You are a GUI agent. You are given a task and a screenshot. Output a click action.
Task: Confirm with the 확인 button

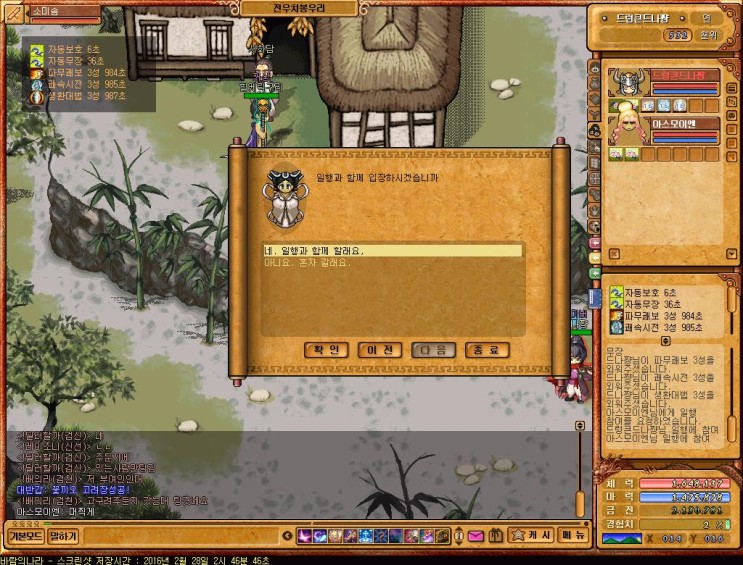(x=325, y=350)
